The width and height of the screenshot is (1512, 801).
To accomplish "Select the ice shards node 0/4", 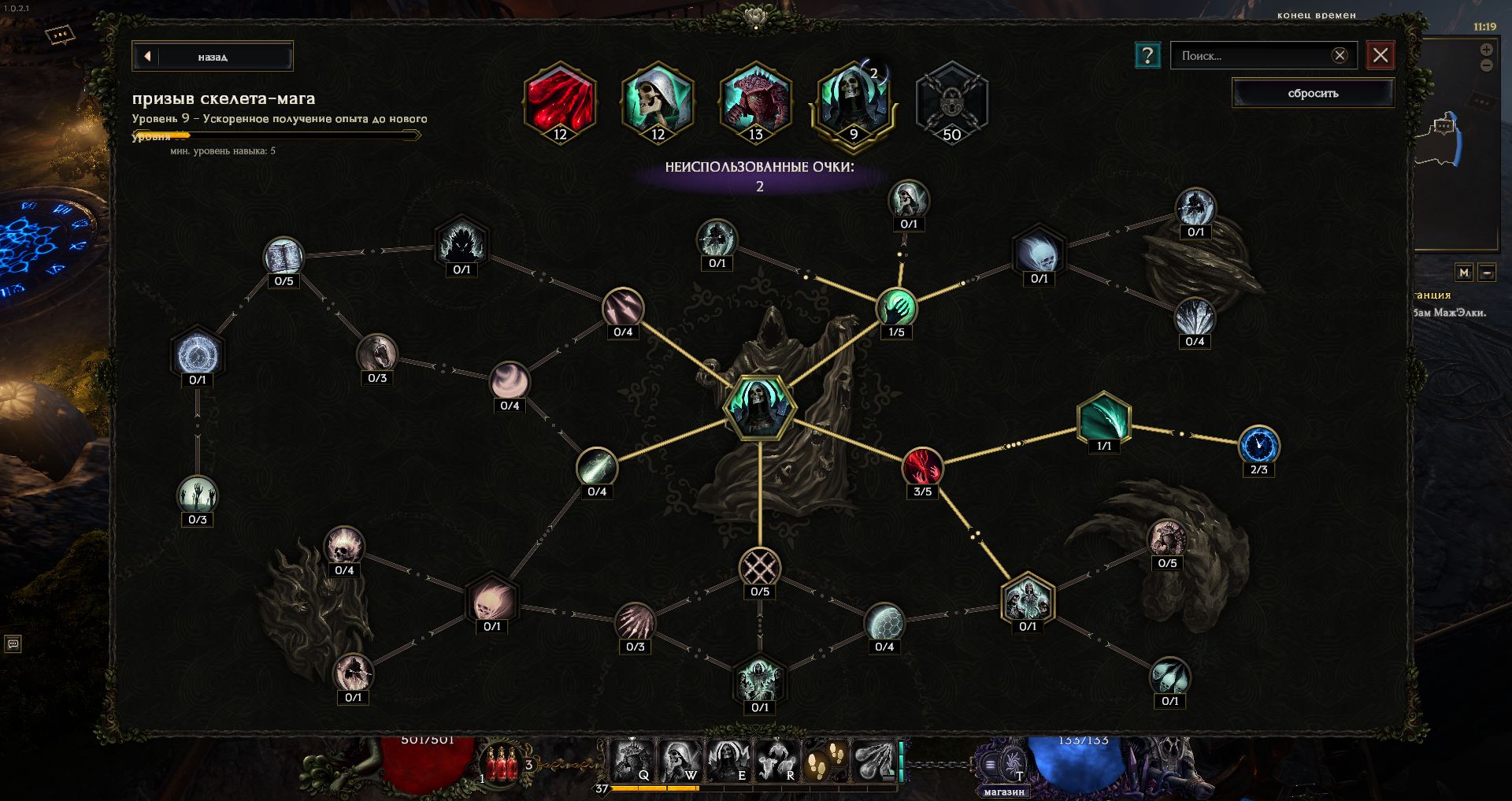I will point(1195,317).
